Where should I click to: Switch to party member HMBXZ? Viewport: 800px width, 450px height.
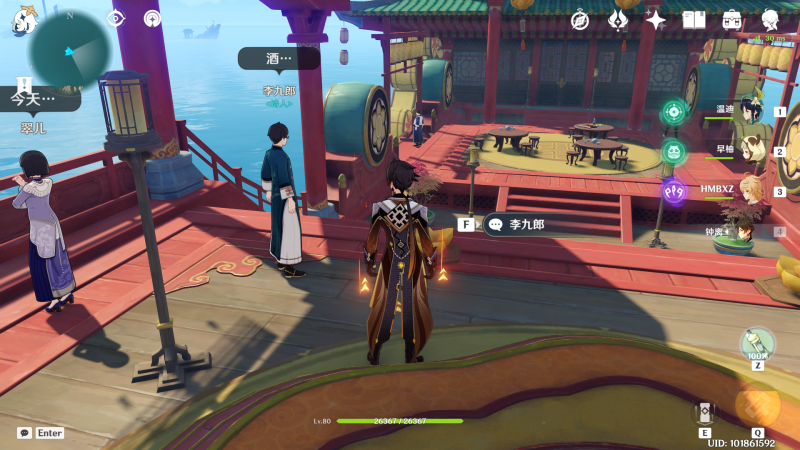pyautogui.click(x=750, y=190)
